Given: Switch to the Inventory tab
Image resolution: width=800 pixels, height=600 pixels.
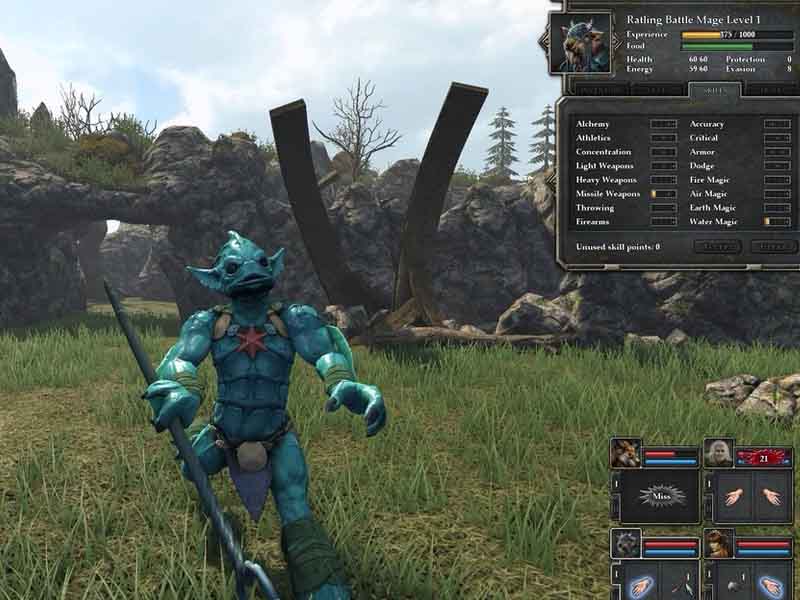Looking at the screenshot, I should click(x=594, y=89).
